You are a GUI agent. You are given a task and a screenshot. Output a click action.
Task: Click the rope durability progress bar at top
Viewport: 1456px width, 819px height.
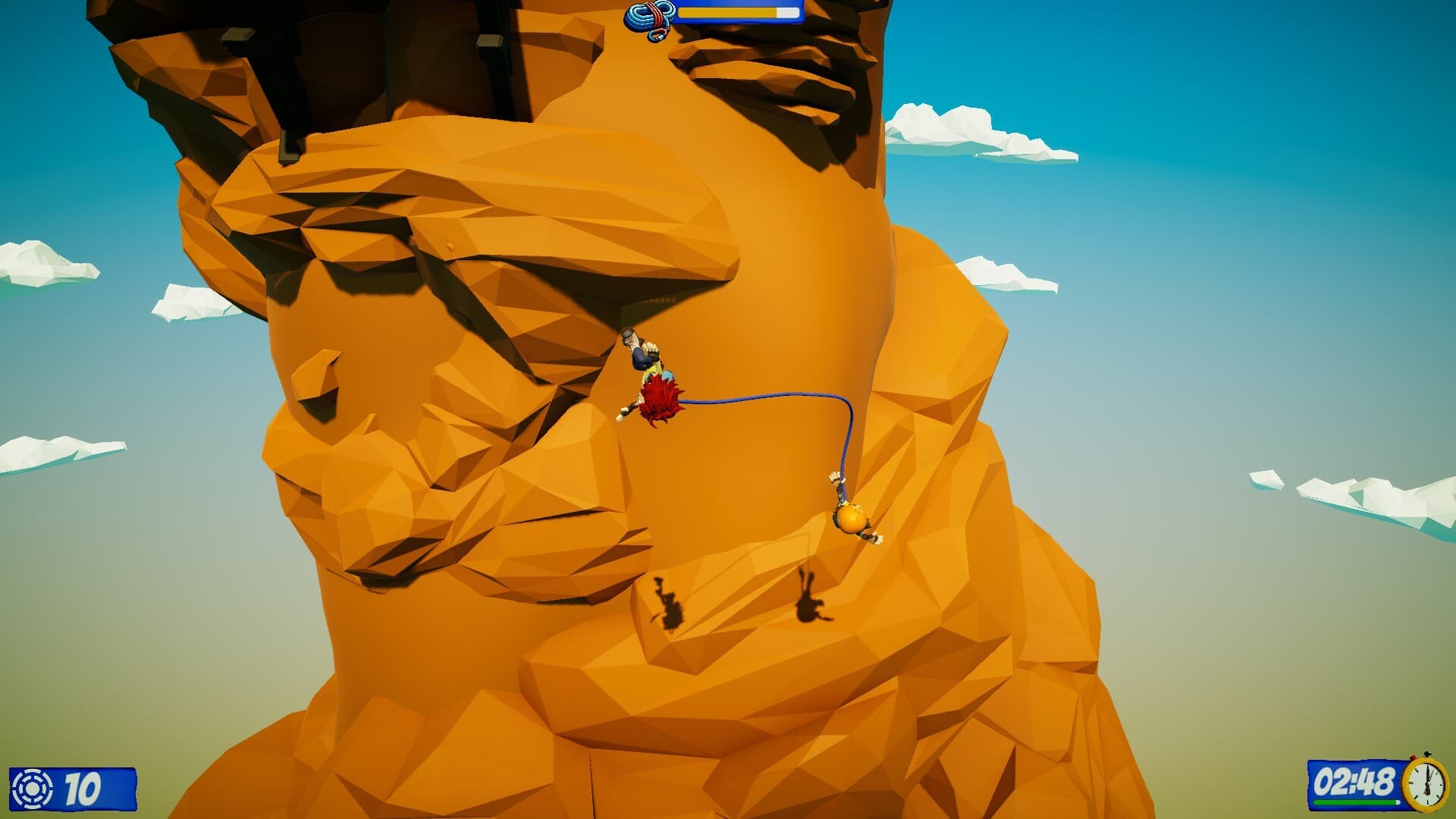[x=739, y=13]
